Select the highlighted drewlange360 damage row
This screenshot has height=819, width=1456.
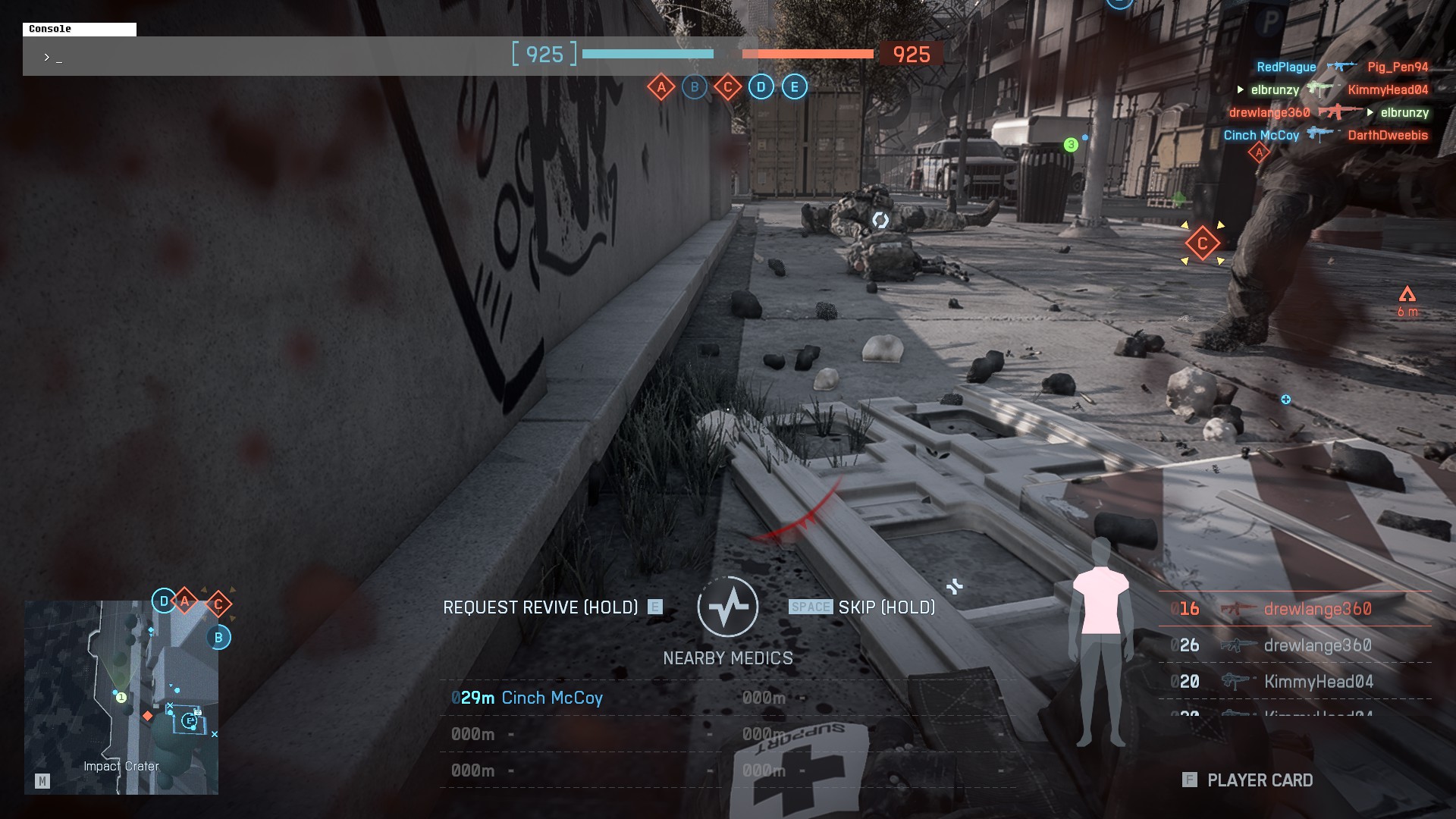coord(1294,609)
